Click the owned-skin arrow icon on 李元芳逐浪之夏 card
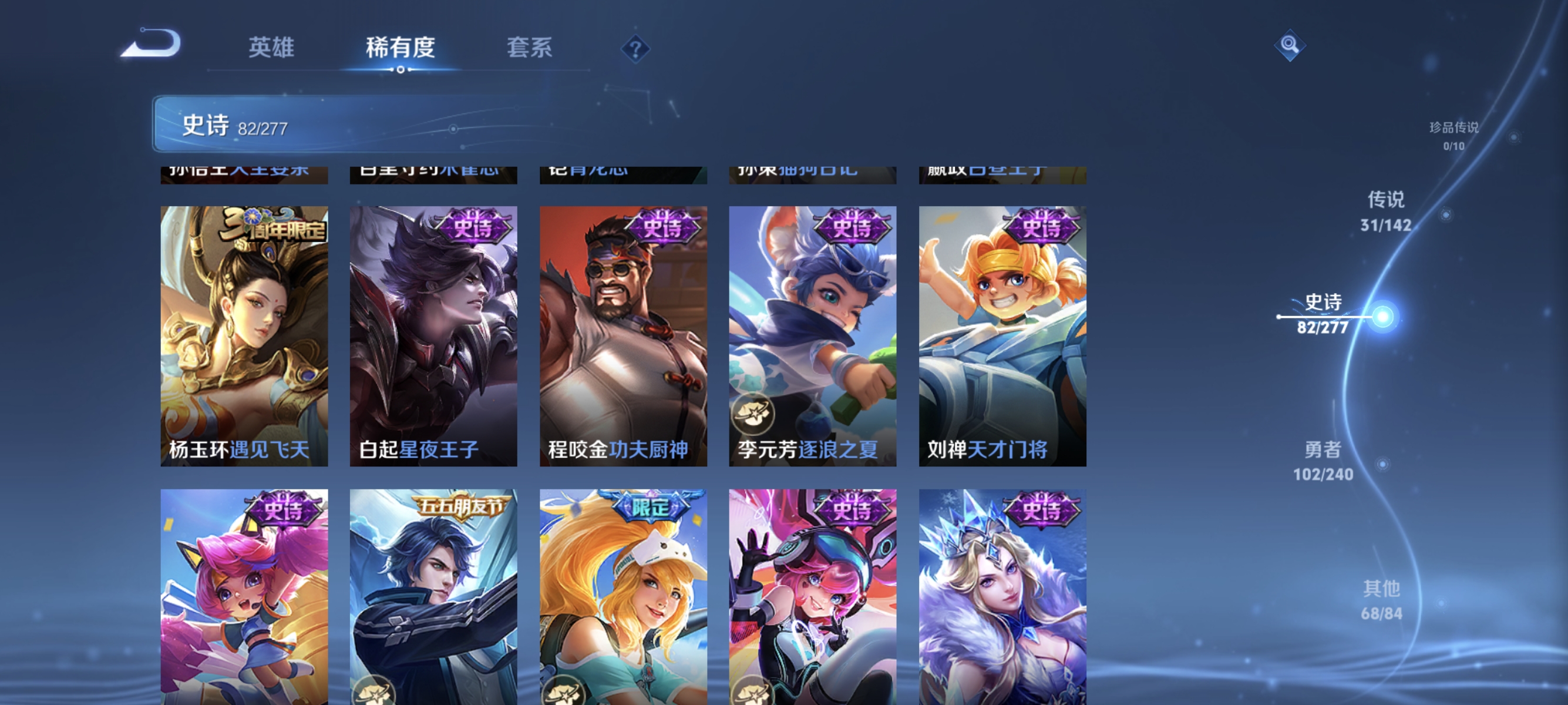 pyautogui.click(x=755, y=414)
